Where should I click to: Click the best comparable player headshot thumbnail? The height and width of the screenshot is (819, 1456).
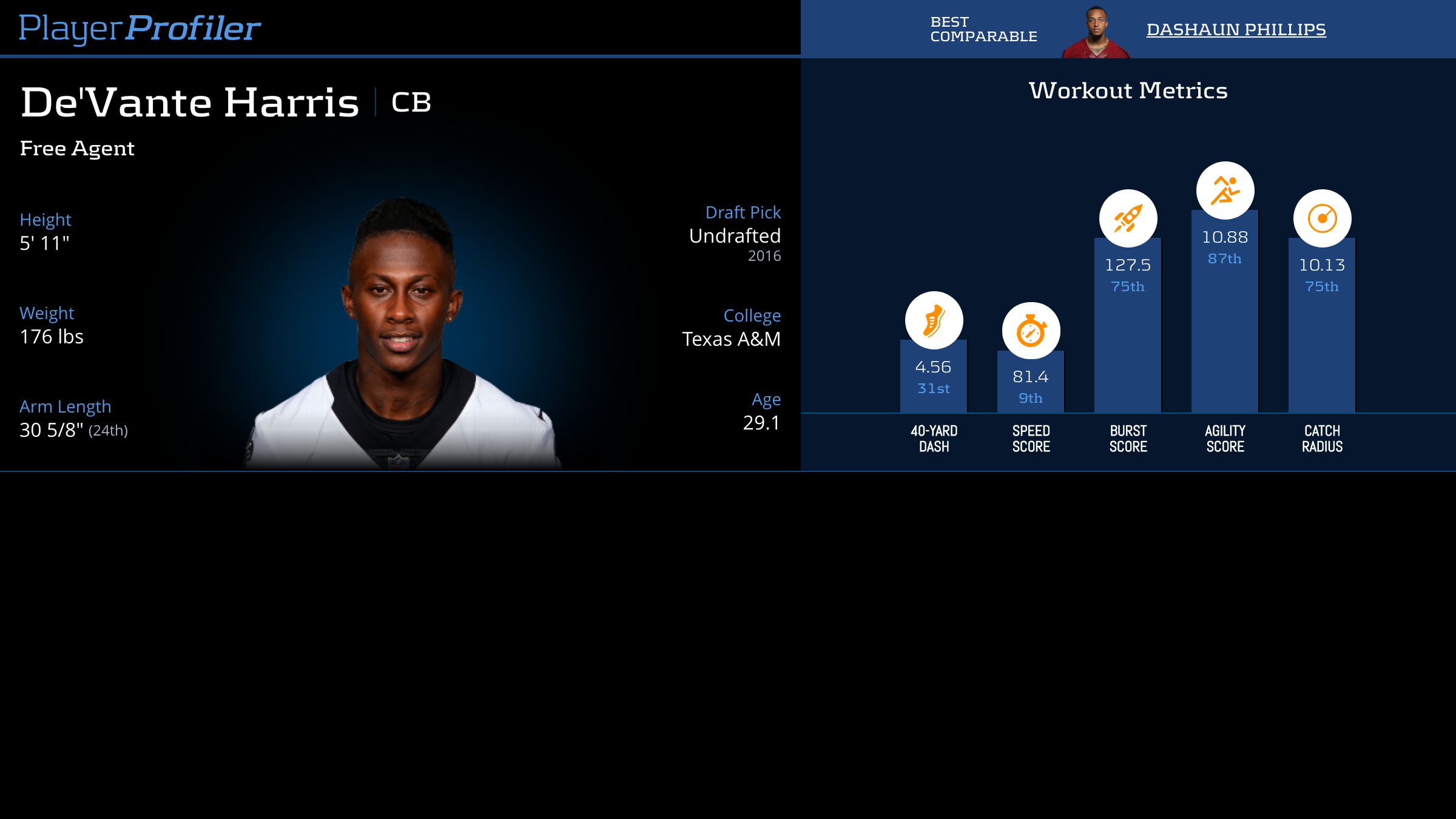point(1096,33)
